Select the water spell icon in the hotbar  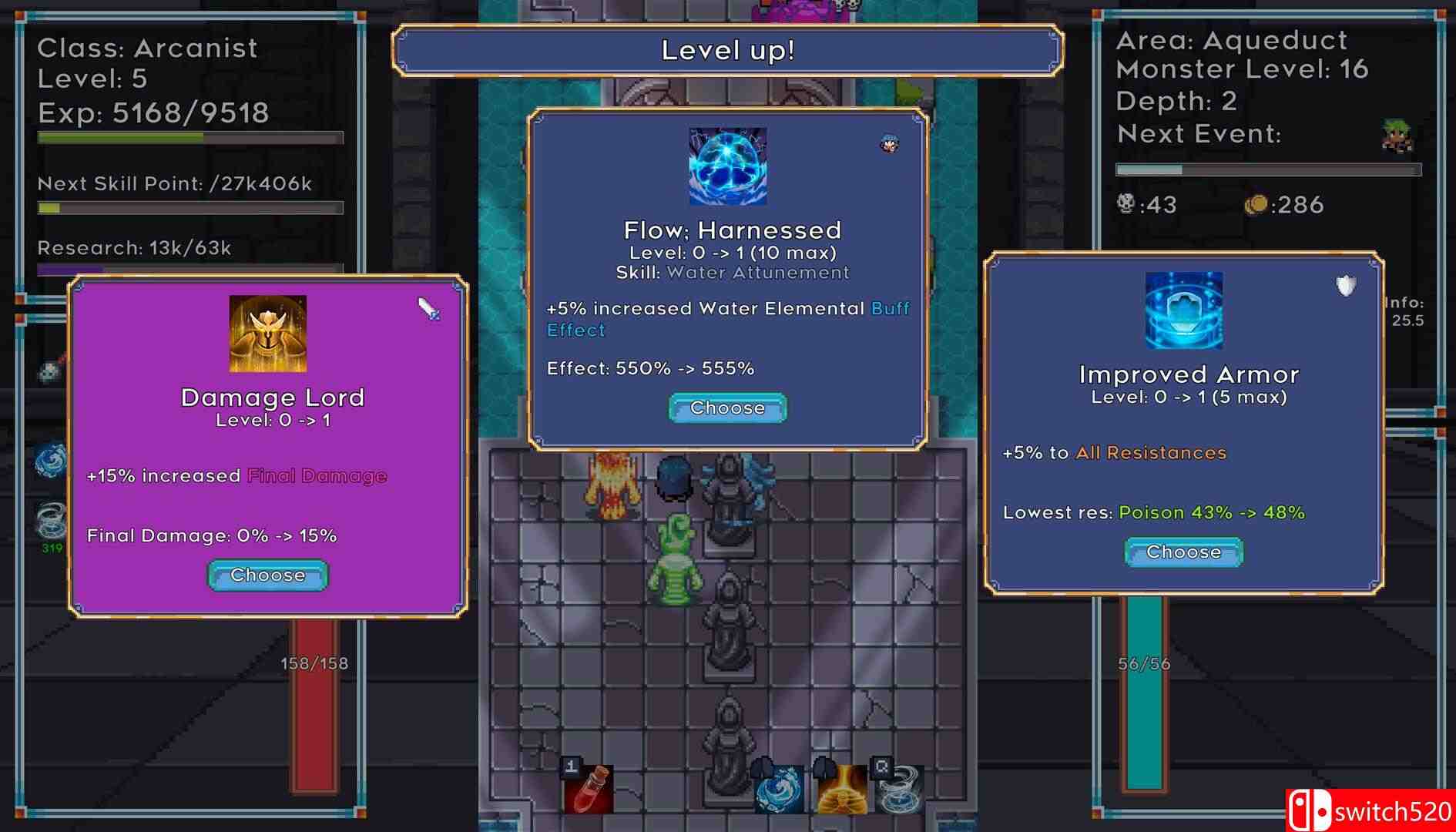pyautogui.click(x=778, y=791)
